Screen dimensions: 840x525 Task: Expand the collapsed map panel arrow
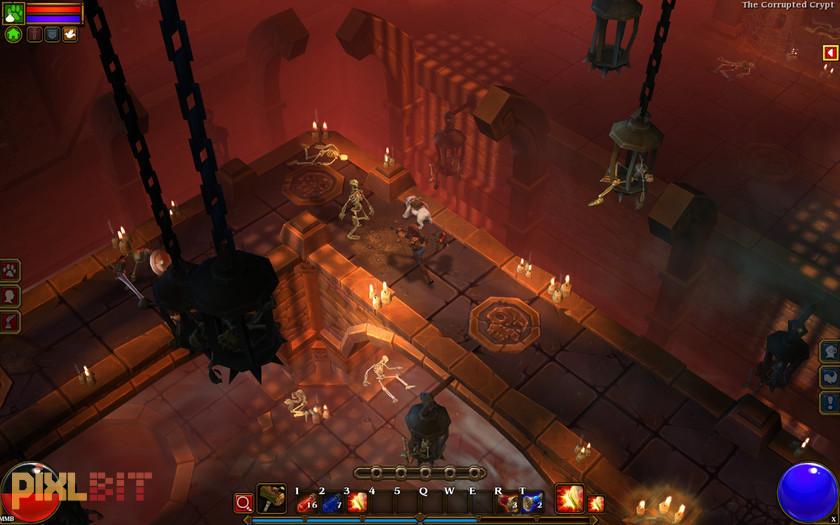click(829, 52)
